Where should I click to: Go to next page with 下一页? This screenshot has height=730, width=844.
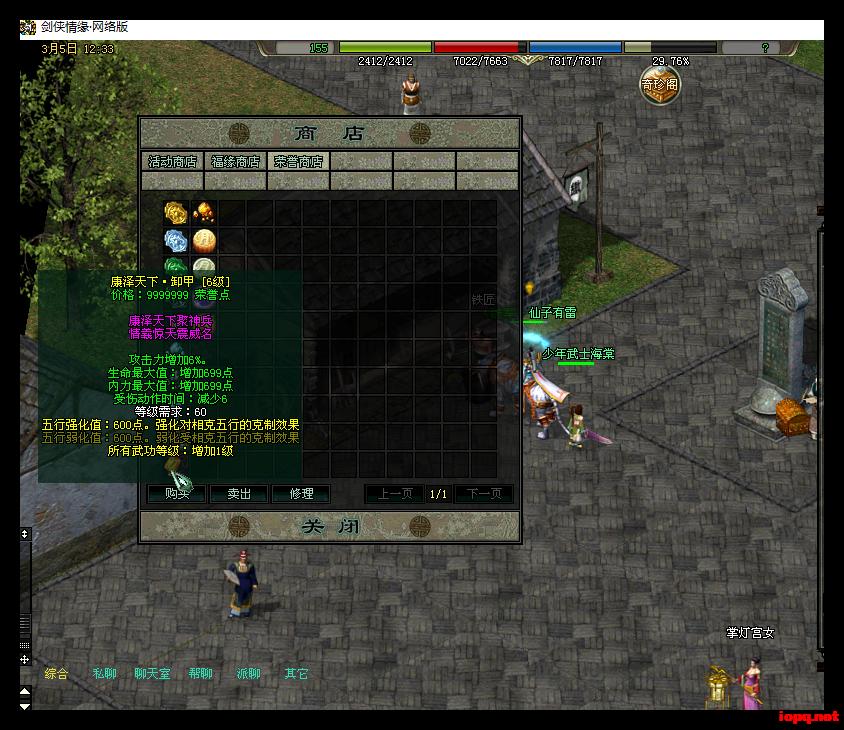pos(484,494)
